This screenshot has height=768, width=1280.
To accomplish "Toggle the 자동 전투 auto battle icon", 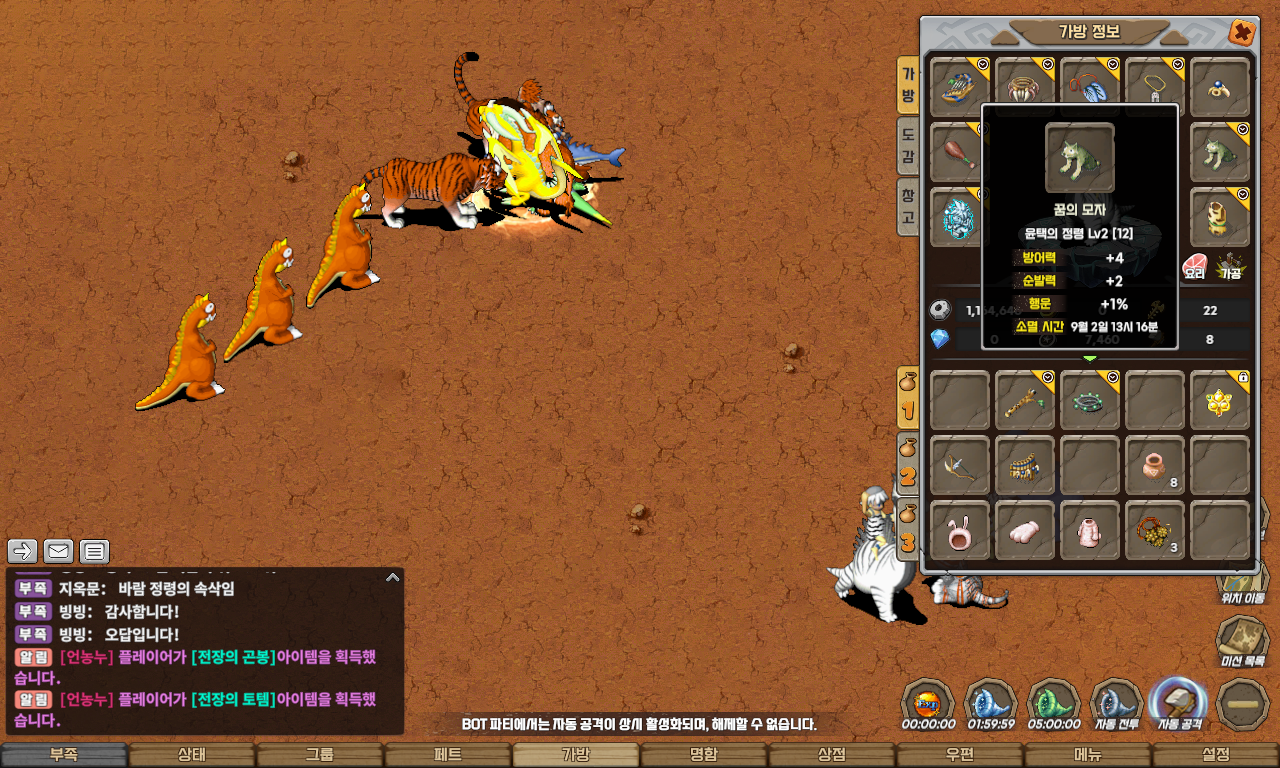I will pyautogui.click(x=1117, y=702).
